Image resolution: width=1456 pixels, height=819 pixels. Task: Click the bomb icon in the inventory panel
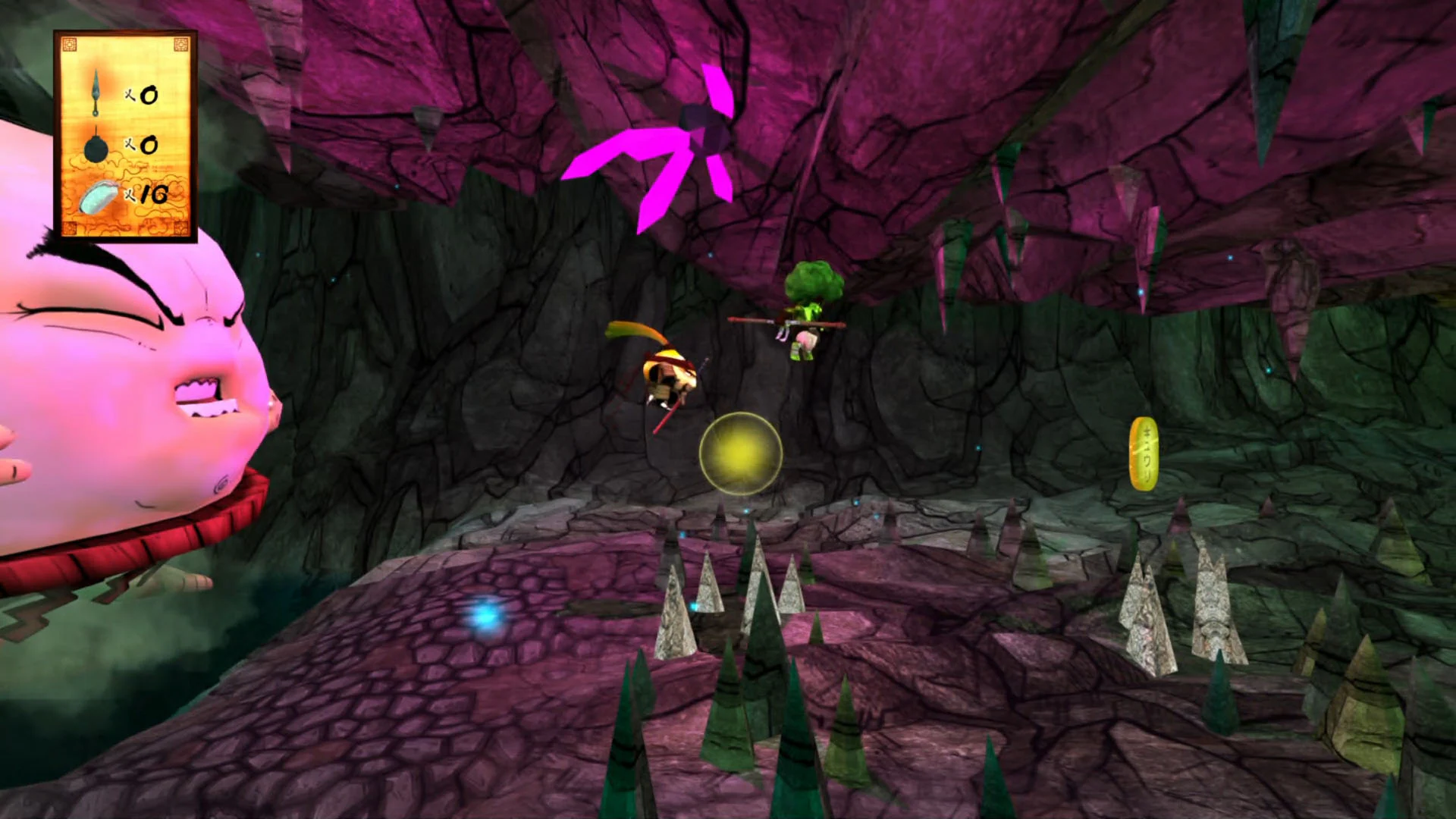click(x=96, y=148)
